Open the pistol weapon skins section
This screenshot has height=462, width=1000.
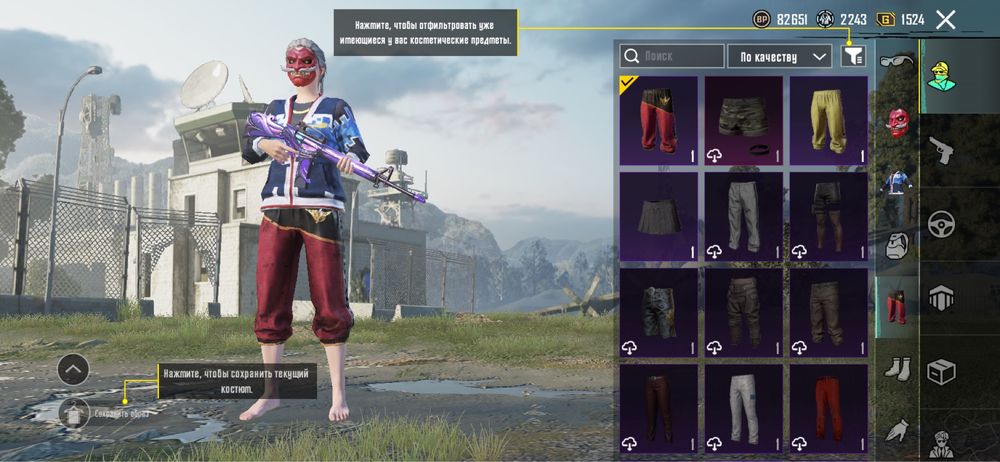click(942, 151)
